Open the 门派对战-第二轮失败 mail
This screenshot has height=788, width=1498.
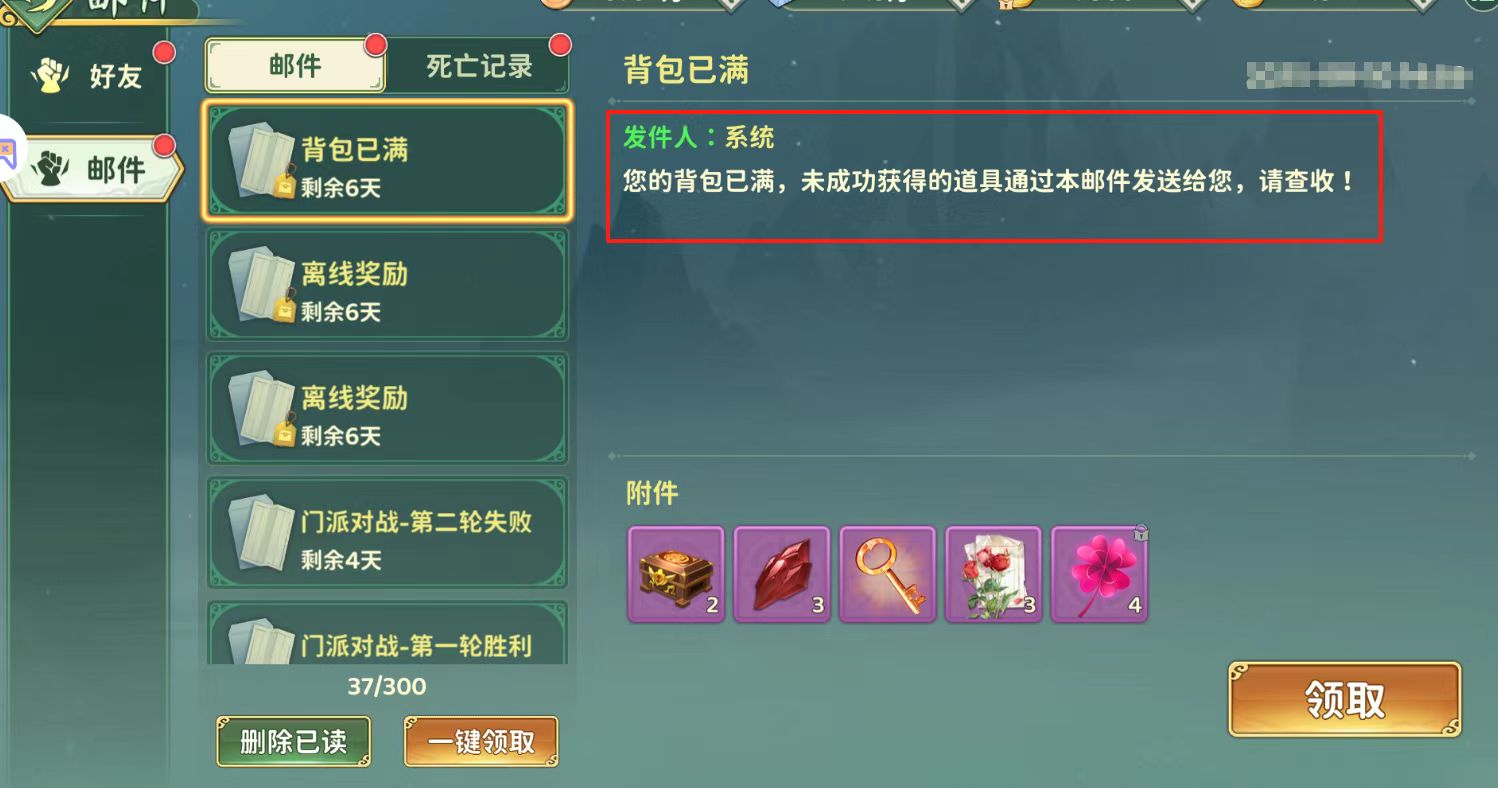[387, 533]
